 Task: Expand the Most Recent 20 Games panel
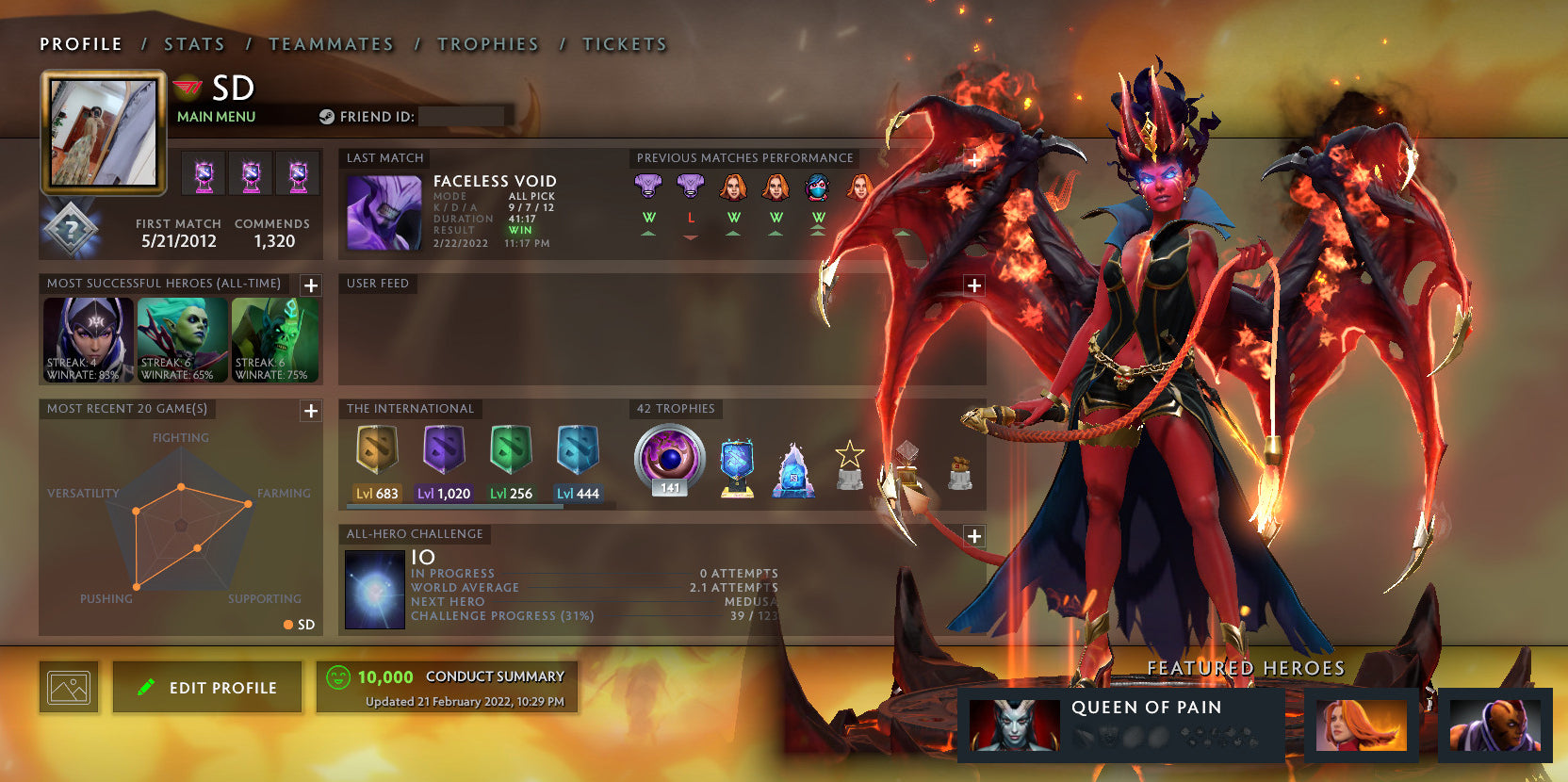coord(309,410)
